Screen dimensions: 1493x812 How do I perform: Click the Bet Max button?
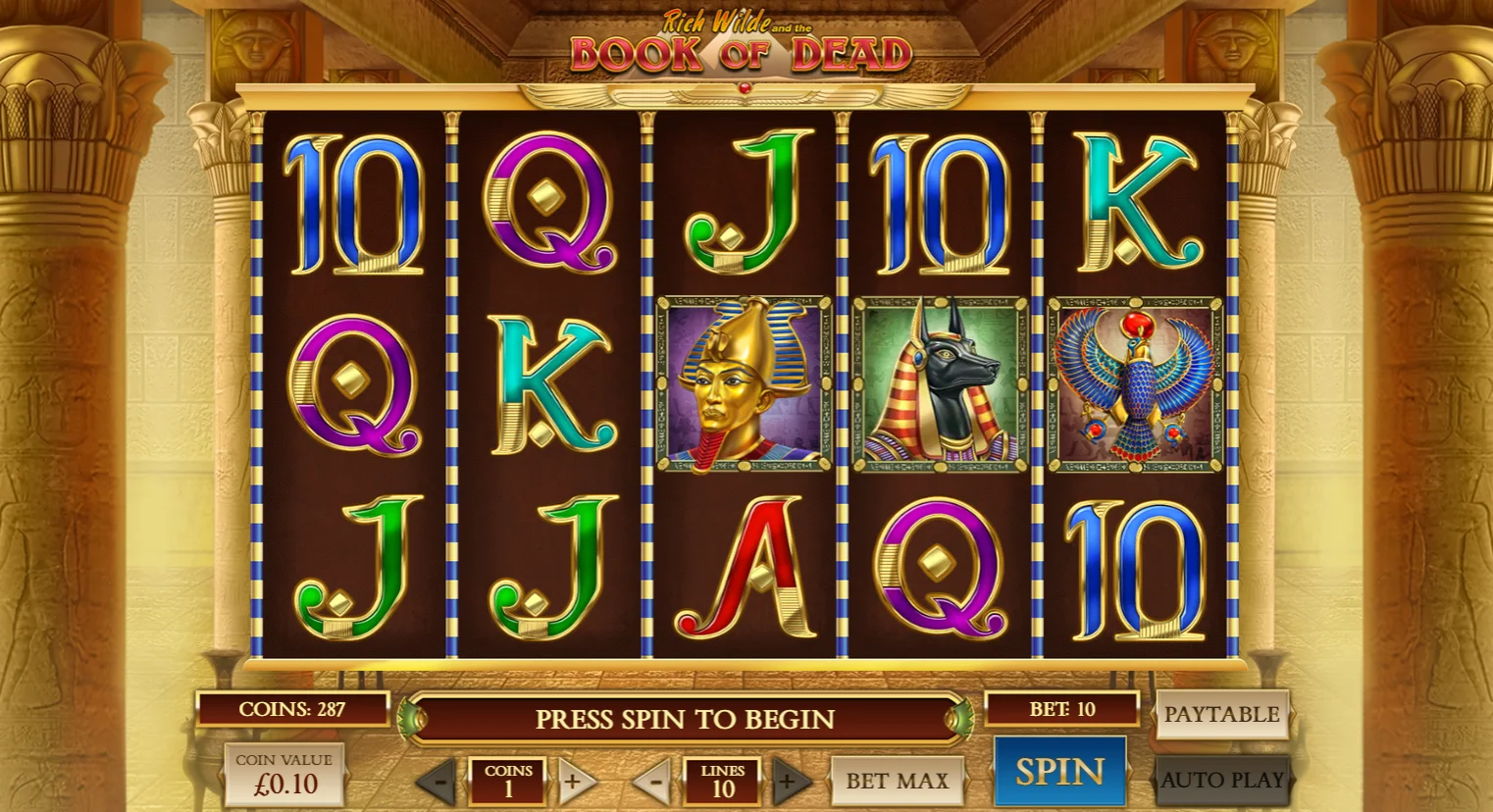[x=897, y=781]
